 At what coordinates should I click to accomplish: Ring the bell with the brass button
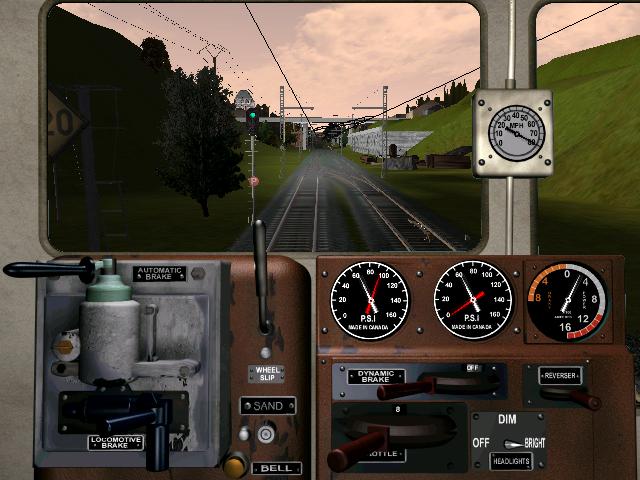236,464
